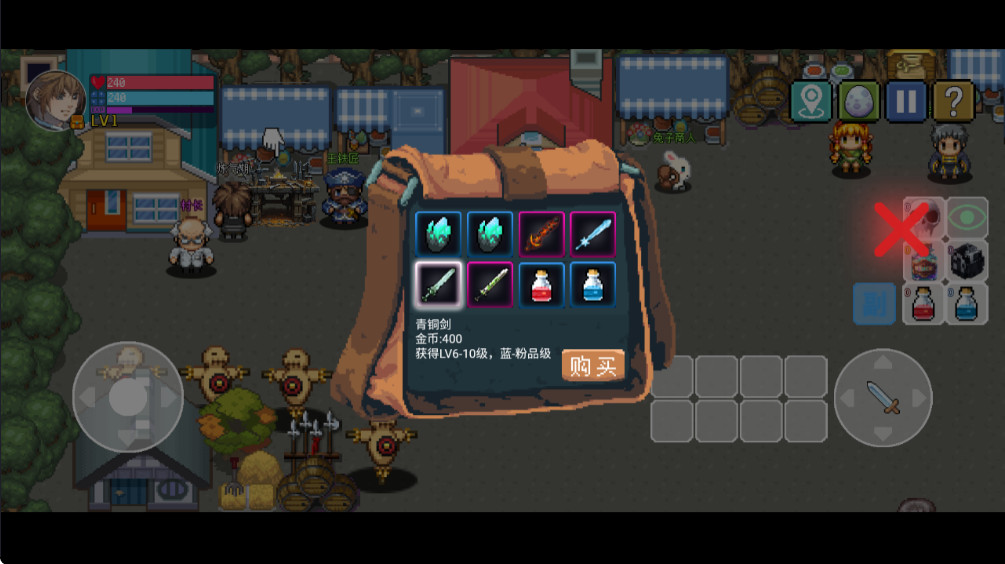Viewport: 1005px width, 564px height.
Task: Use the blue potion quick slot
Action: 966,303
